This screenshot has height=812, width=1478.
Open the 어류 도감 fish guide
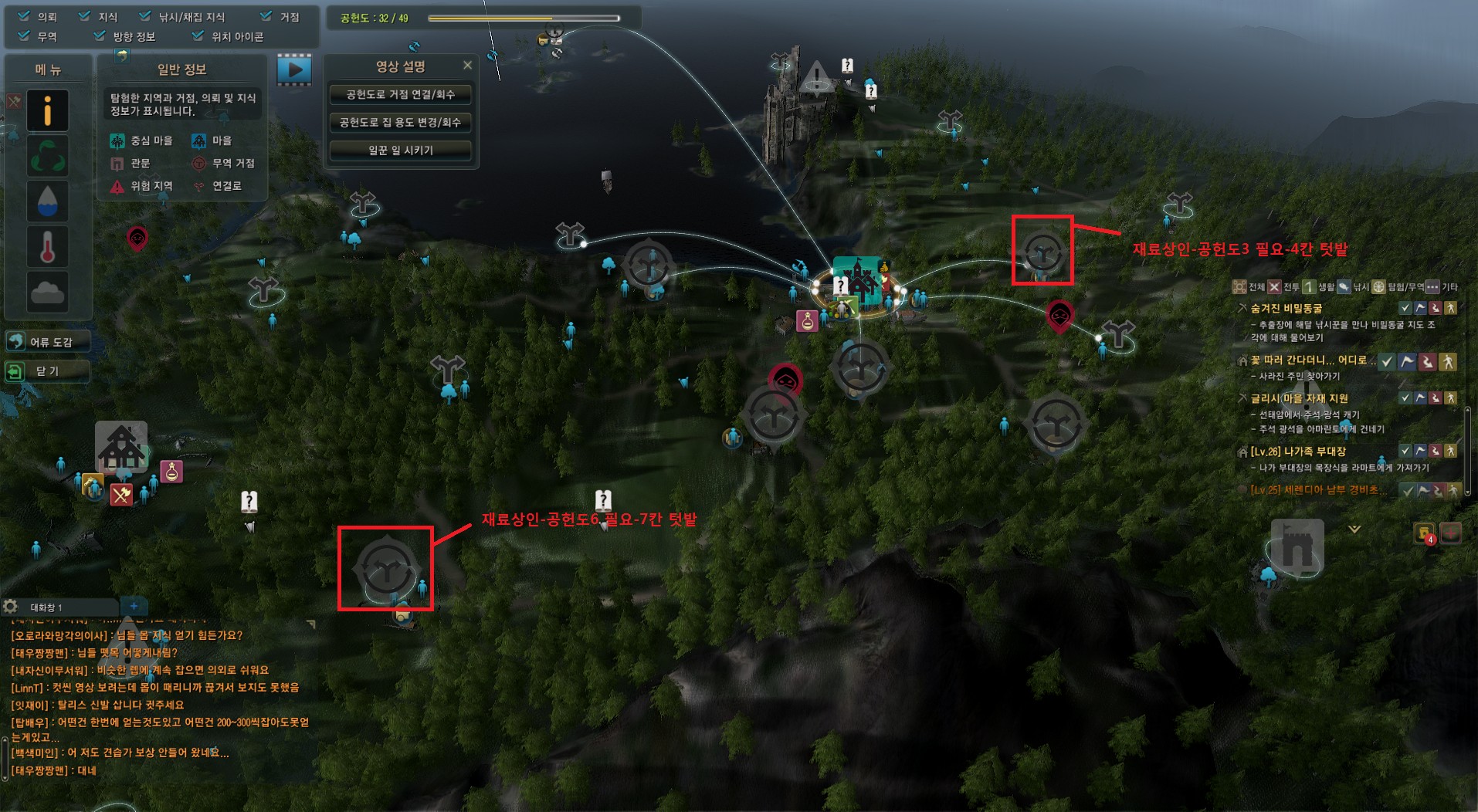47,341
